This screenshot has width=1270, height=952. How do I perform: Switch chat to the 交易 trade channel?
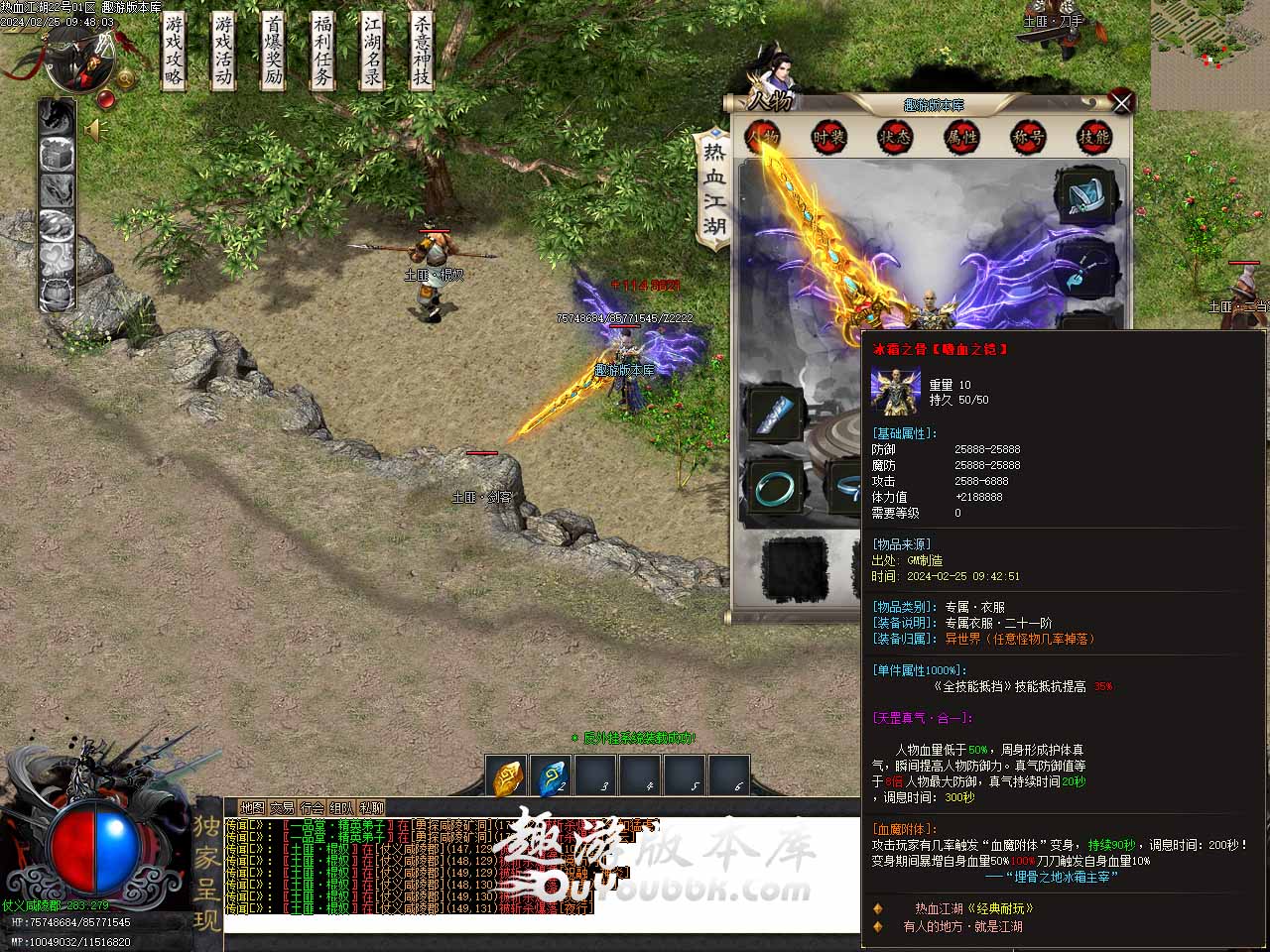point(282,808)
